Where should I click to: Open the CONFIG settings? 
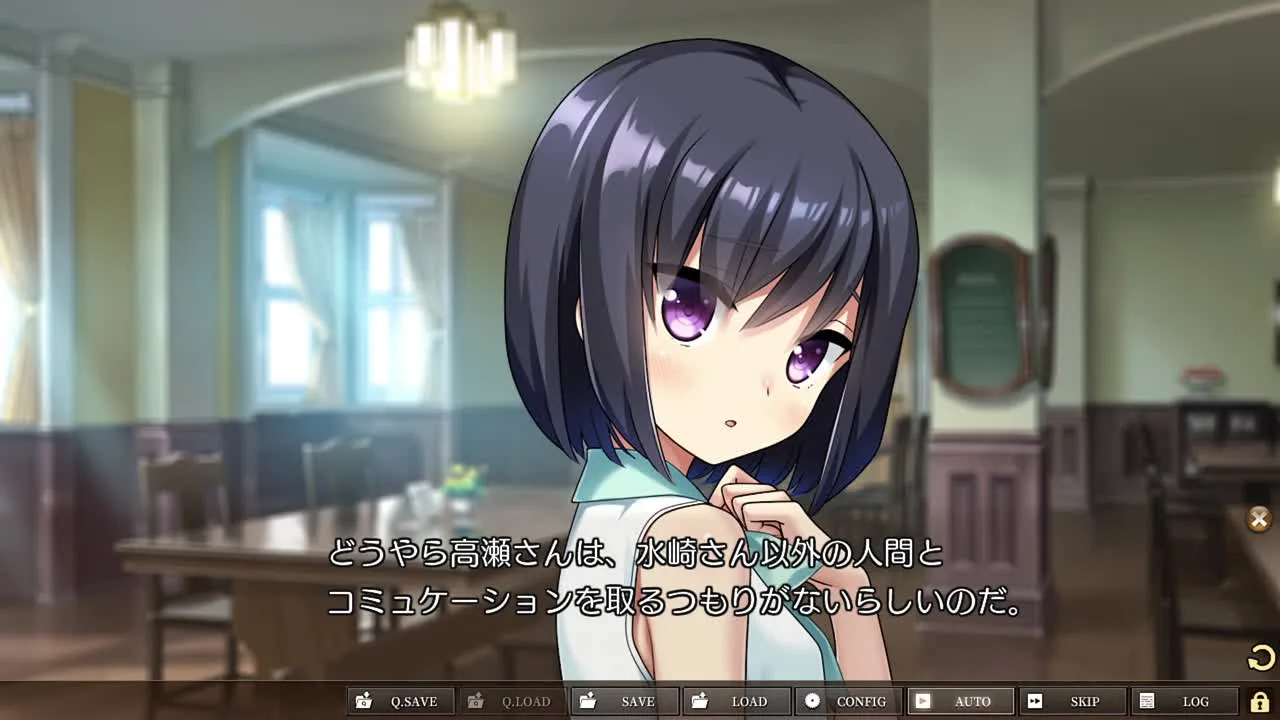click(848, 701)
